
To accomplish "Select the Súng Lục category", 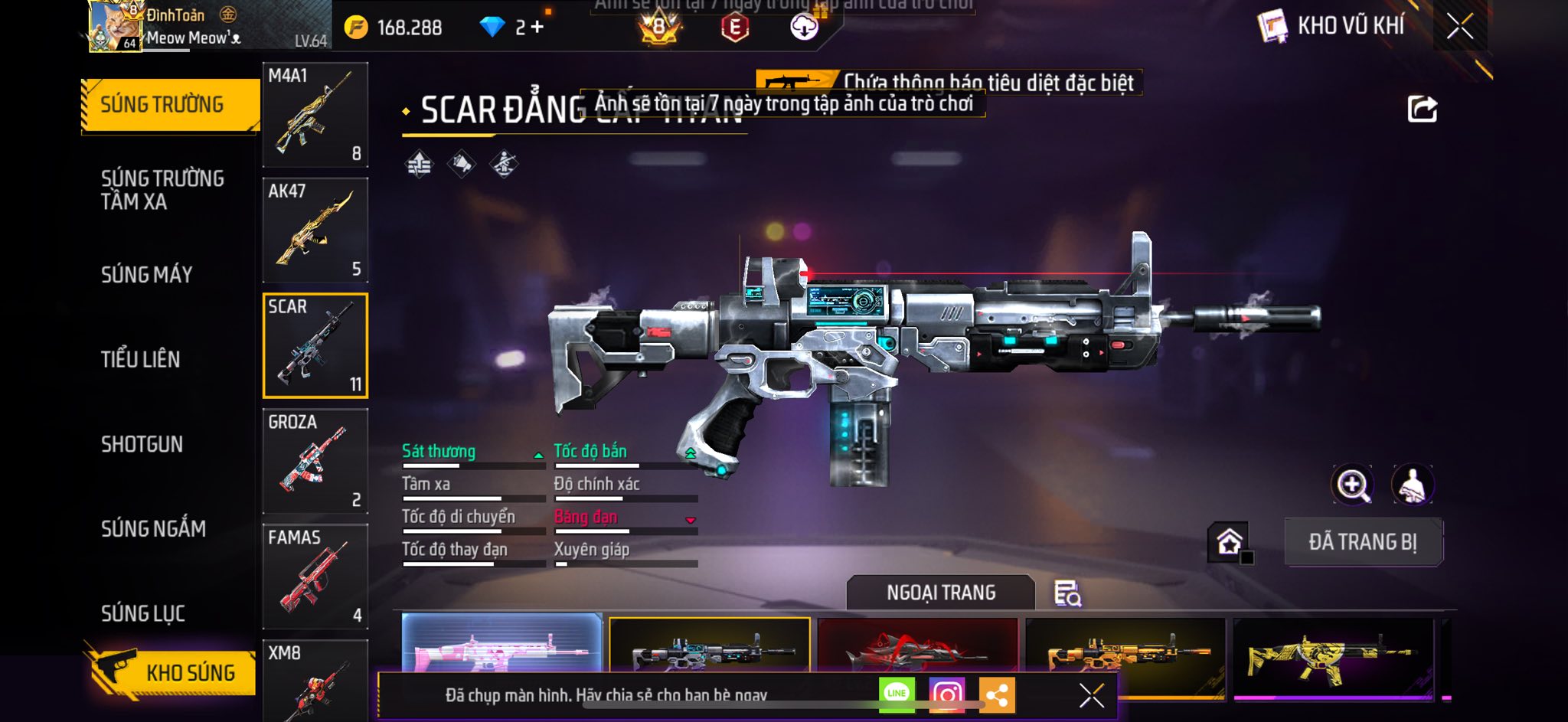I will pyautogui.click(x=143, y=613).
